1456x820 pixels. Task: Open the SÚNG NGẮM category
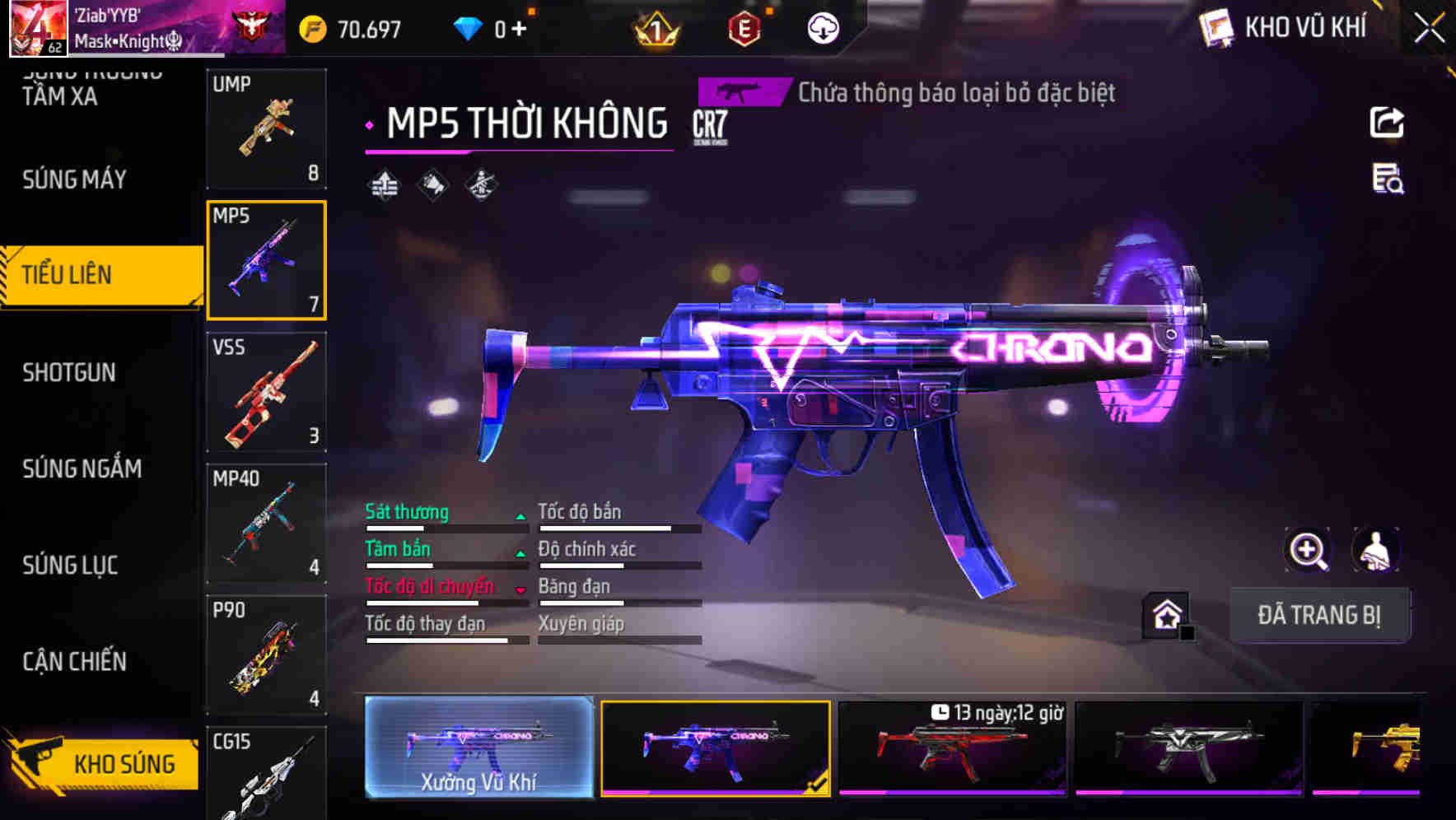tap(80, 469)
